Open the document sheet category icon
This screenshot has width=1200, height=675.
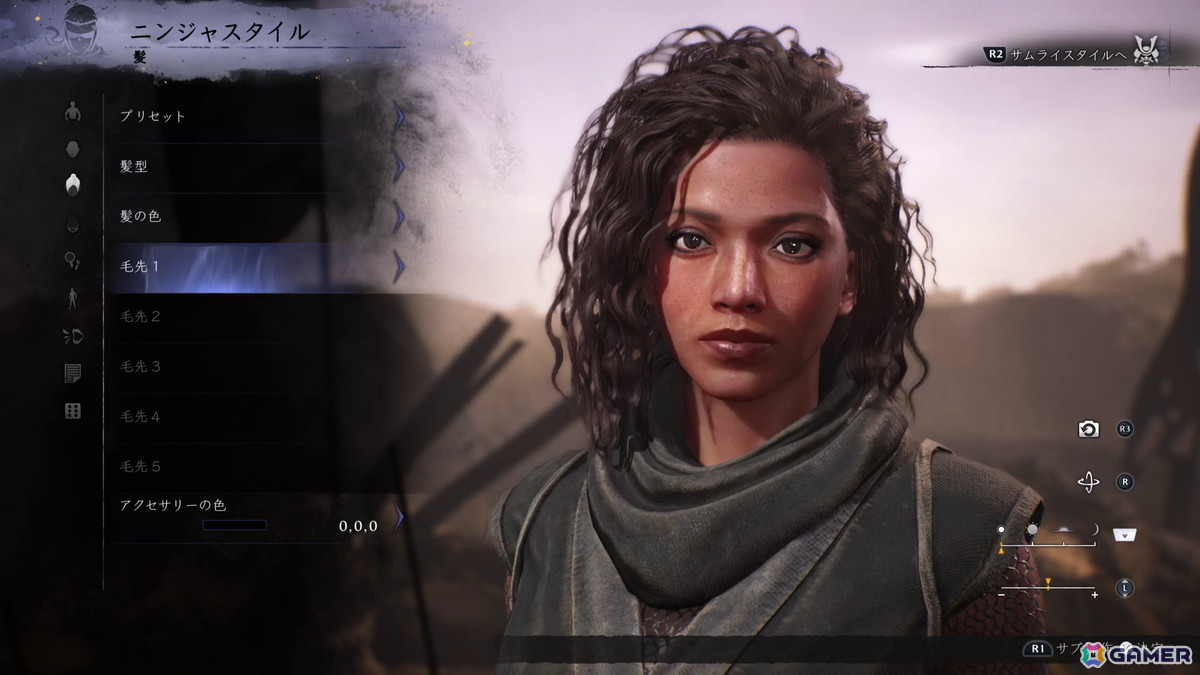point(72,373)
